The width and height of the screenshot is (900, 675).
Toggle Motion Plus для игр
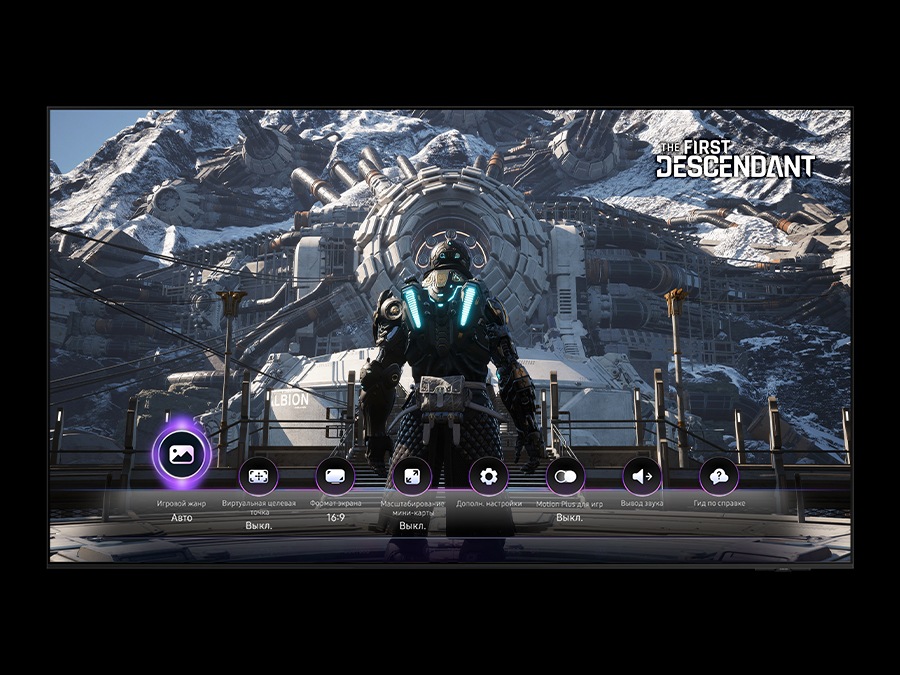pyautogui.click(x=565, y=476)
